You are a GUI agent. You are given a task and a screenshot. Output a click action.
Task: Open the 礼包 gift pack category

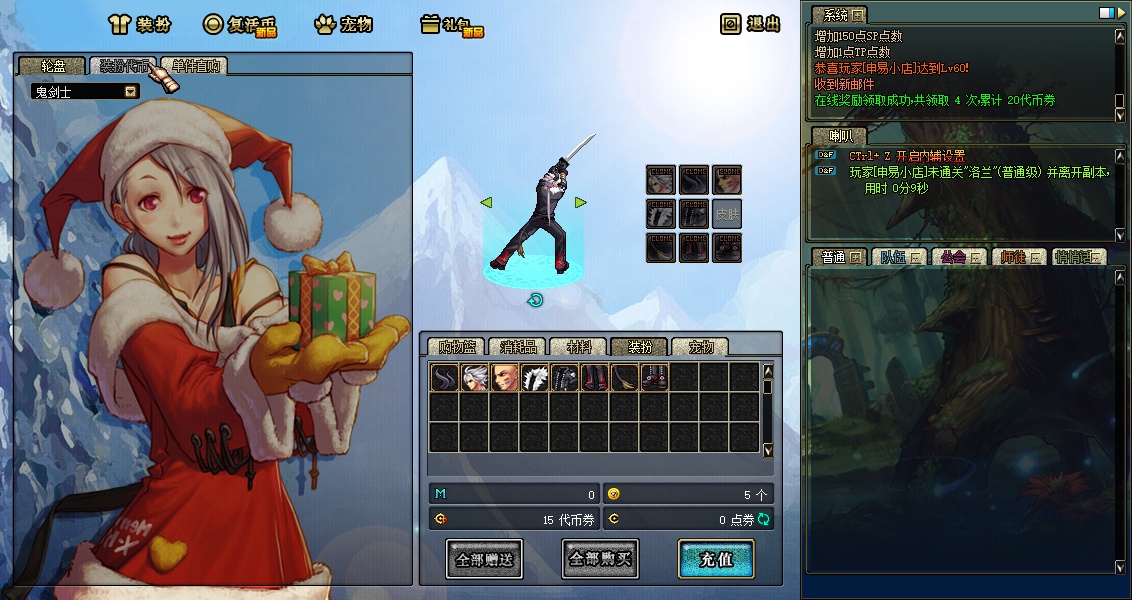click(451, 25)
